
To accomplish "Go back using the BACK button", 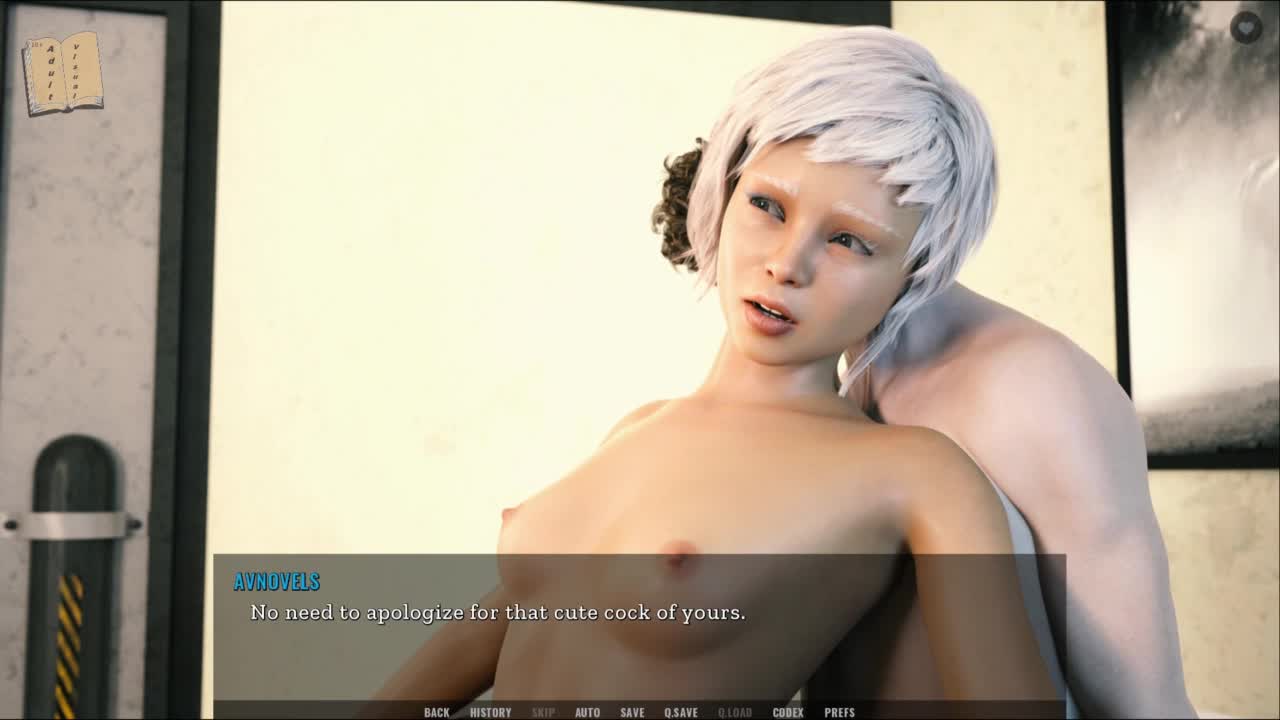I will (x=436, y=712).
